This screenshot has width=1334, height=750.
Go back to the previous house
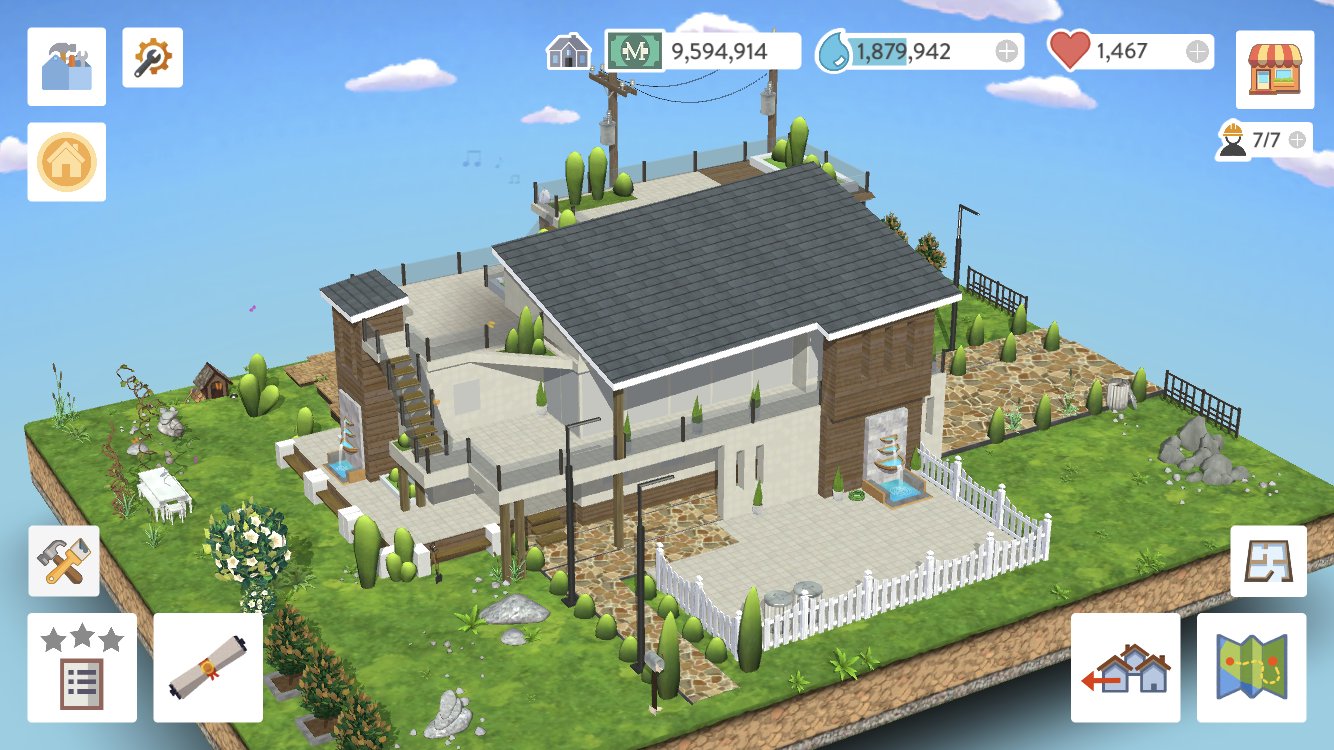[x=1124, y=663]
